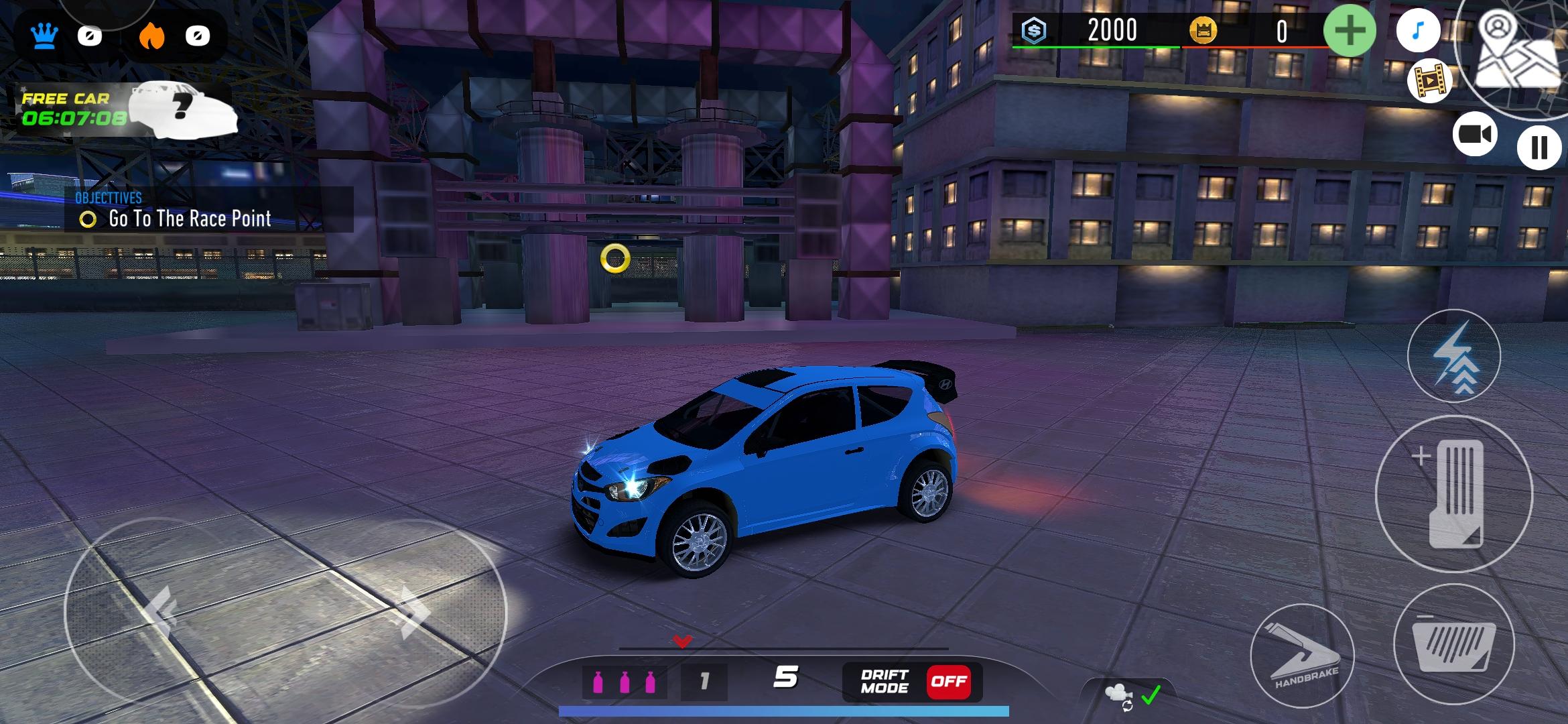Tap the gas accelerator pedal

1453,493
